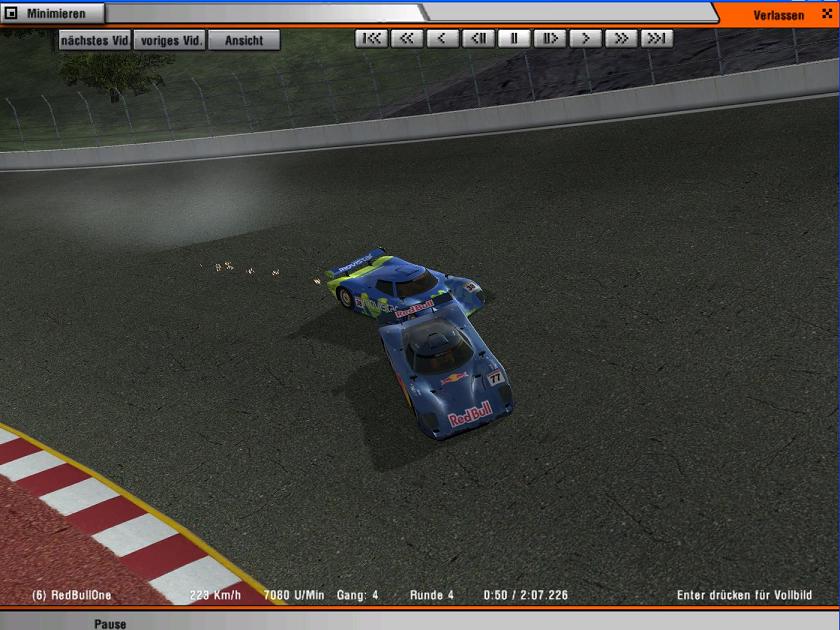Minimize the replay with the Minimieren button
This screenshot has height=630, width=840.
coord(52,14)
